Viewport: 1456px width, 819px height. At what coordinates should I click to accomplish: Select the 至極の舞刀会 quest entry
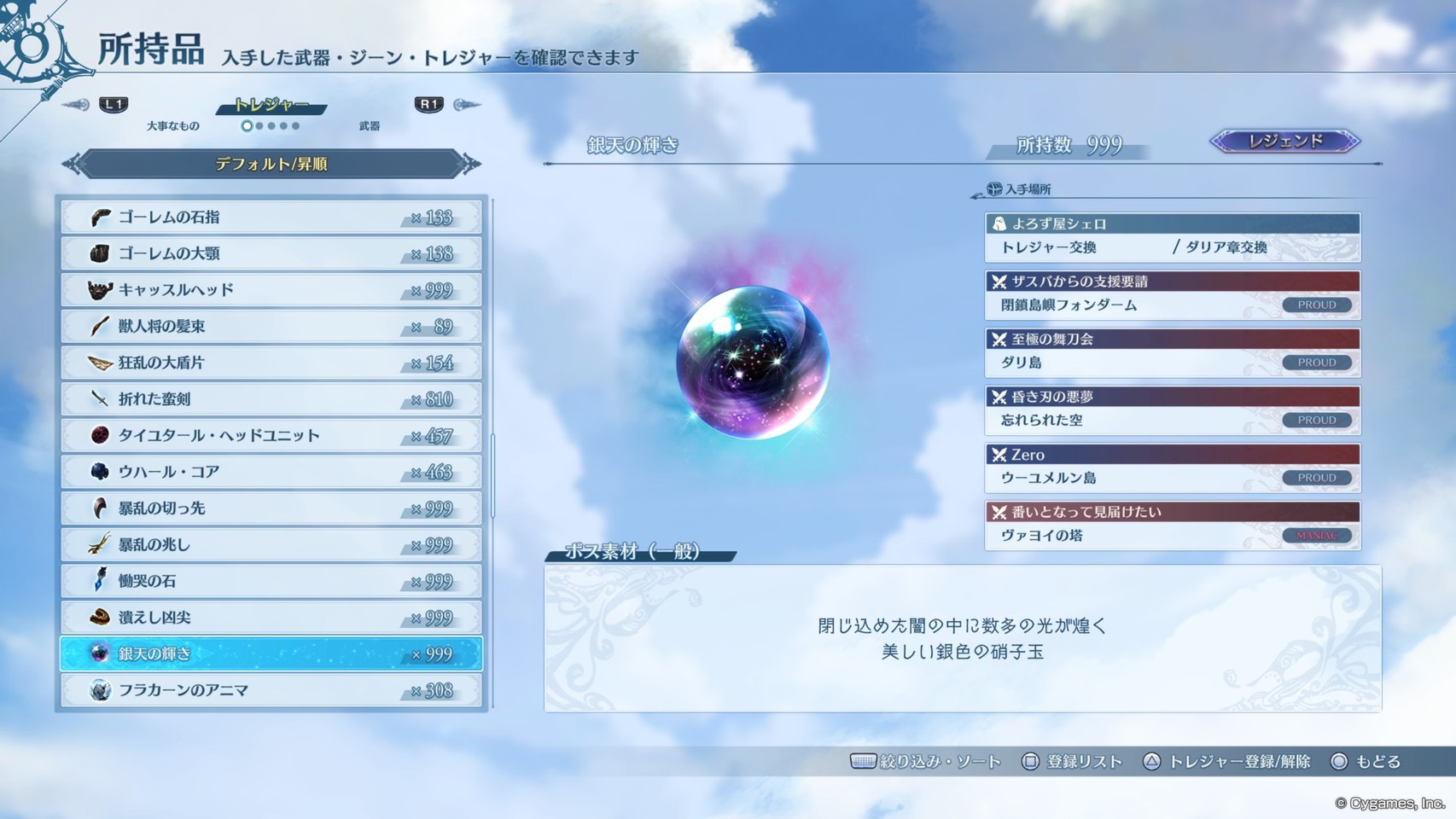point(1172,351)
